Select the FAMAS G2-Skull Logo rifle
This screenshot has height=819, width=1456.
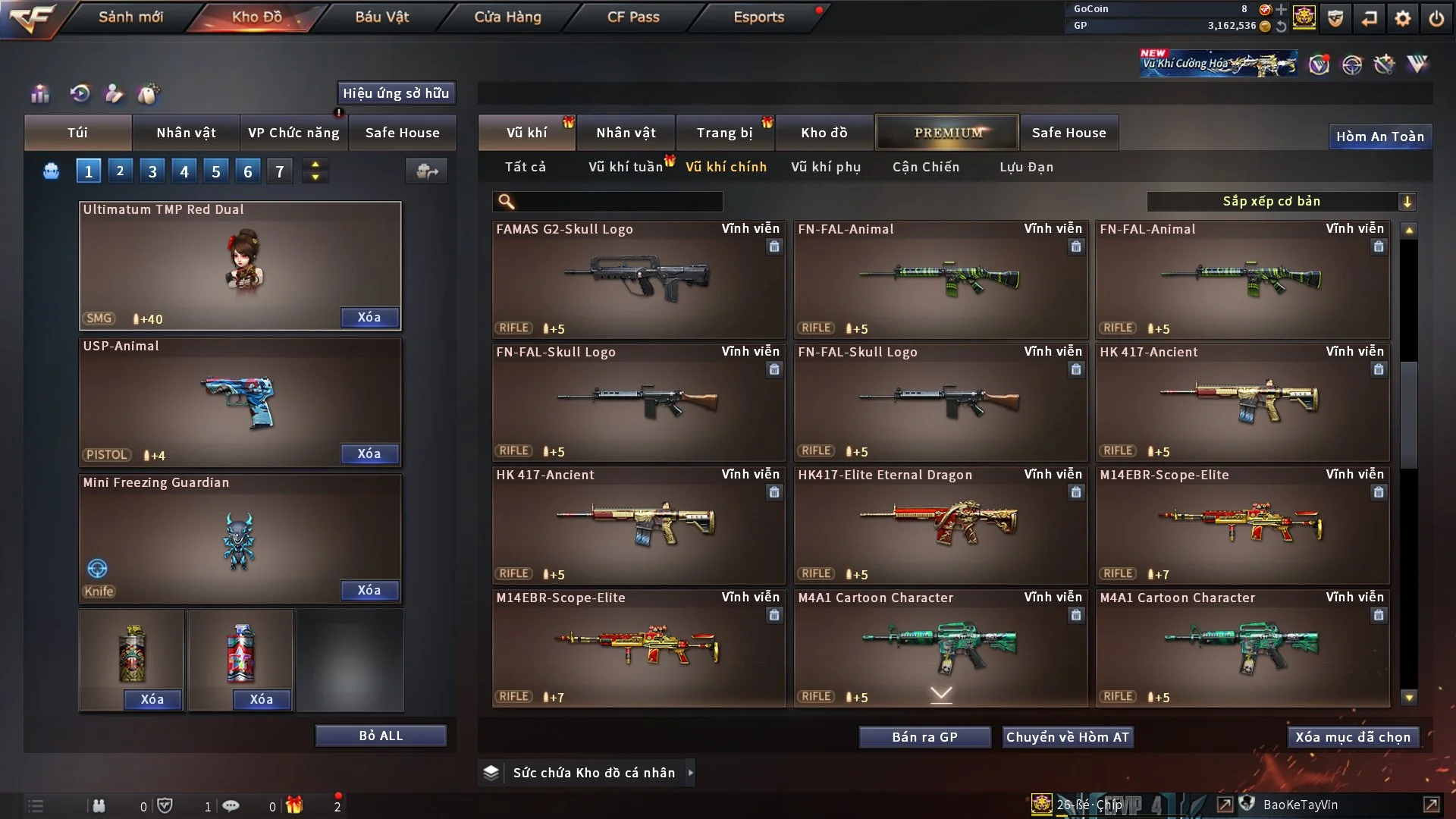pyautogui.click(x=638, y=279)
